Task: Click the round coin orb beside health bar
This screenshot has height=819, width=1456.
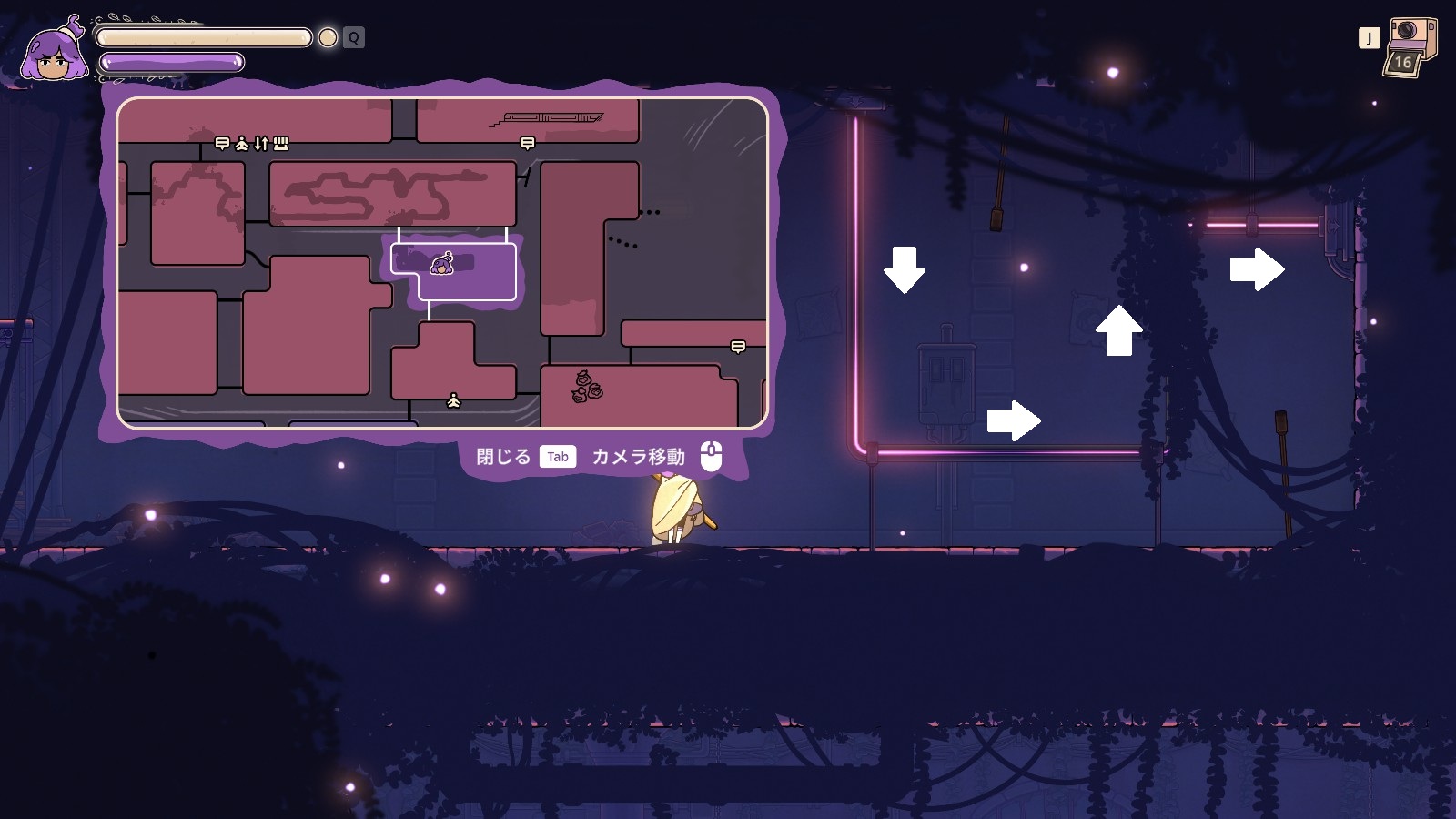Action: point(328,37)
